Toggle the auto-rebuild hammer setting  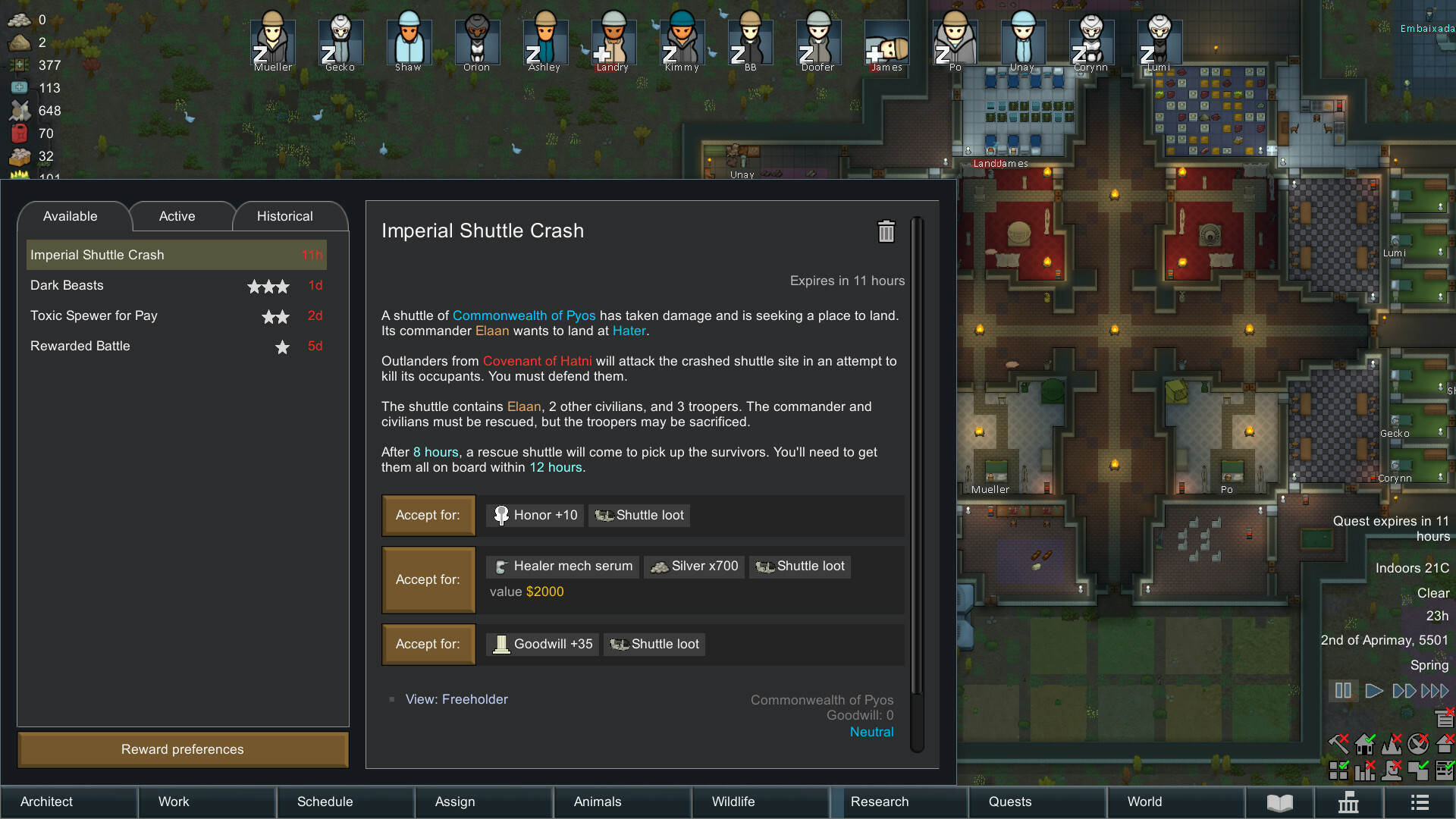tap(1338, 744)
